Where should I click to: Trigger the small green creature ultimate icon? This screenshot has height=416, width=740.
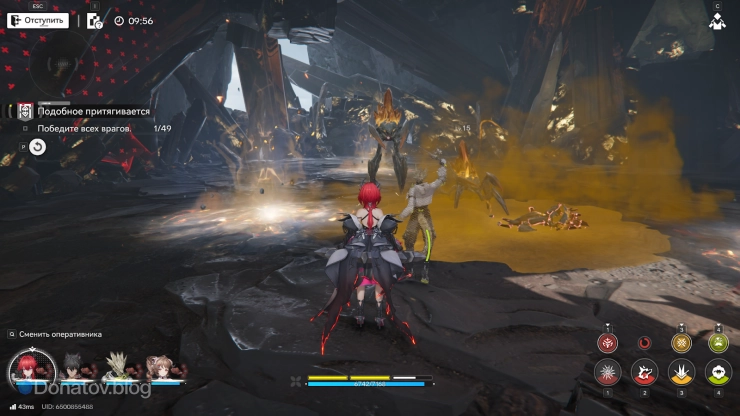(717, 342)
